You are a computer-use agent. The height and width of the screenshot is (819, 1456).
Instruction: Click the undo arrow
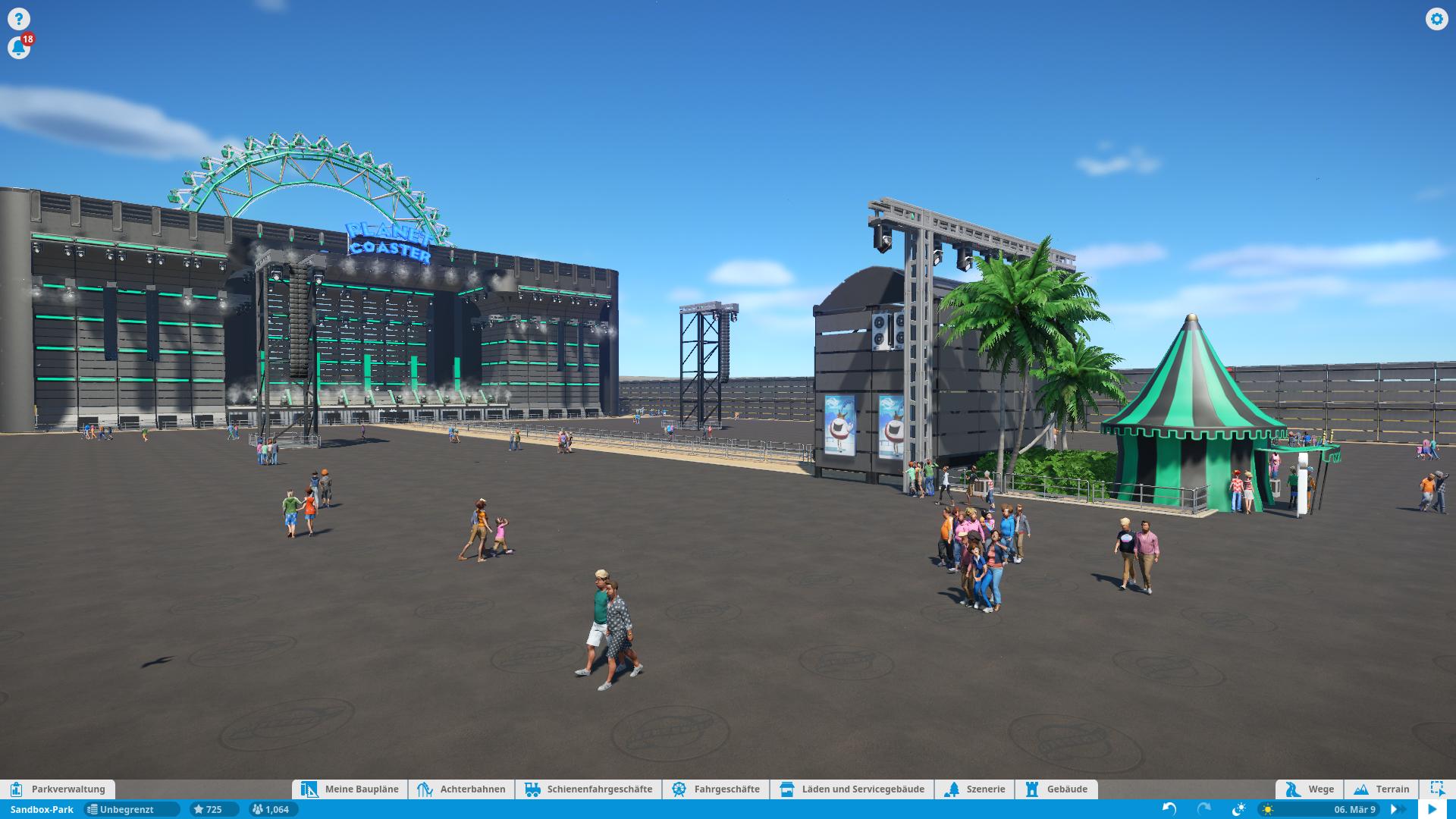pyautogui.click(x=1169, y=809)
